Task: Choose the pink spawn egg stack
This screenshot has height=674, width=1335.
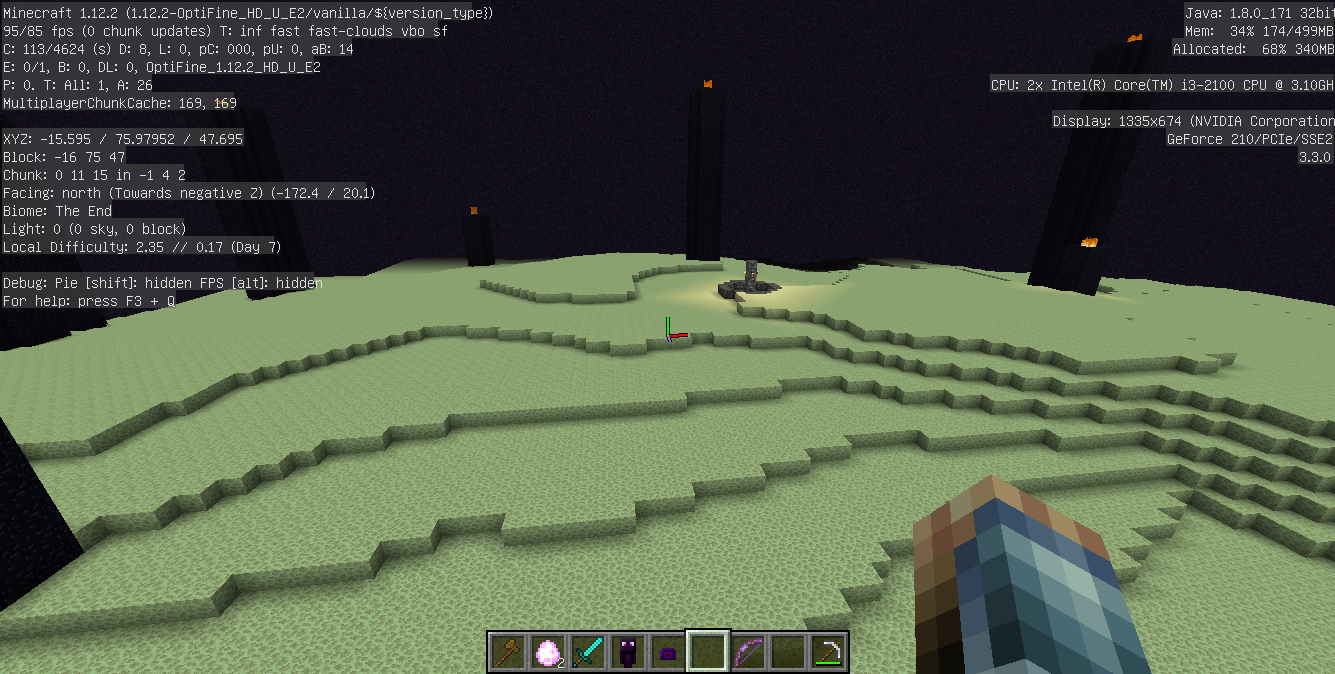Action: (548, 652)
